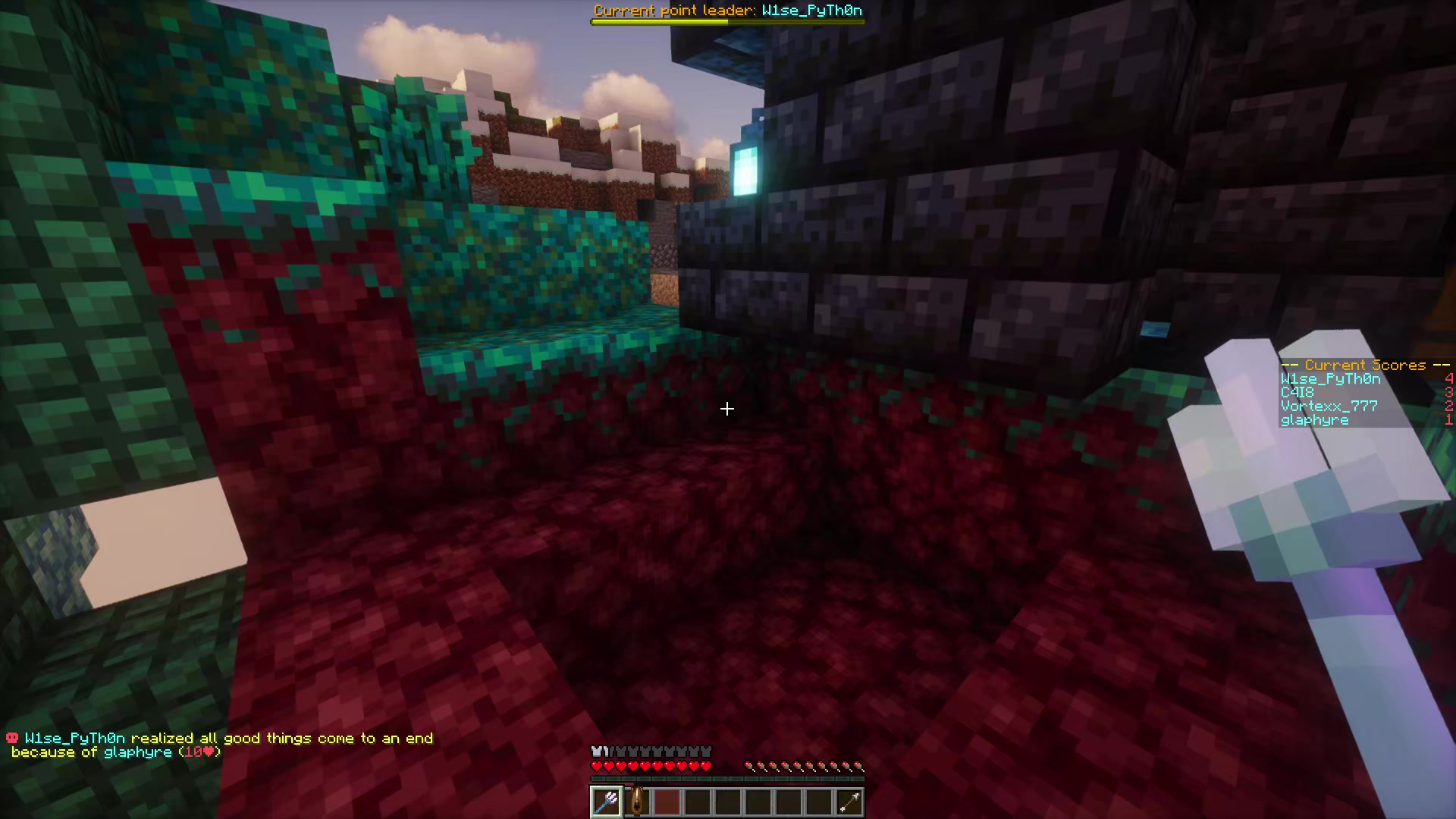
Task: Click the last armor icon on the armor bar
Action: pos(706,750)
